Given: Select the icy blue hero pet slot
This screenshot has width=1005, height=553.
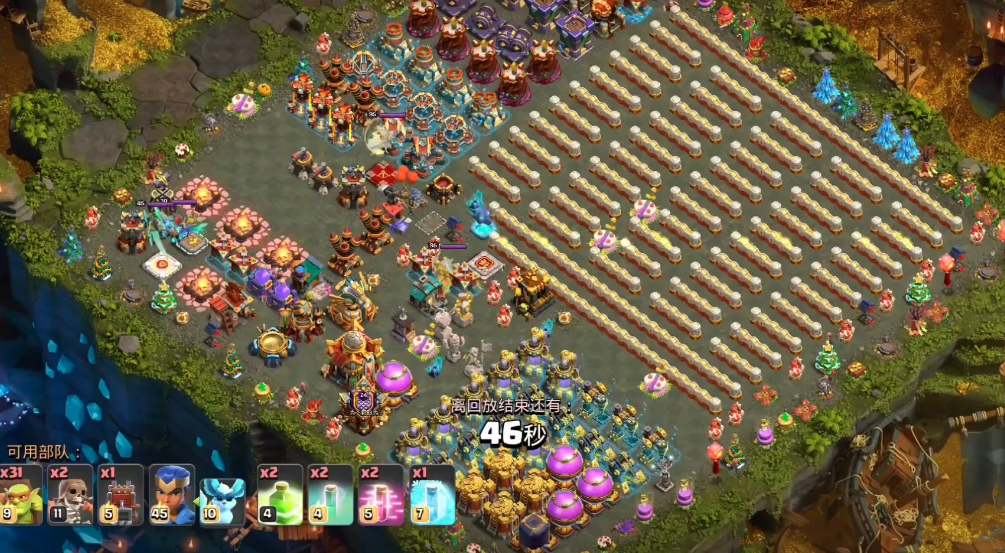Looking at the screenshot, I should click(222, 495).
